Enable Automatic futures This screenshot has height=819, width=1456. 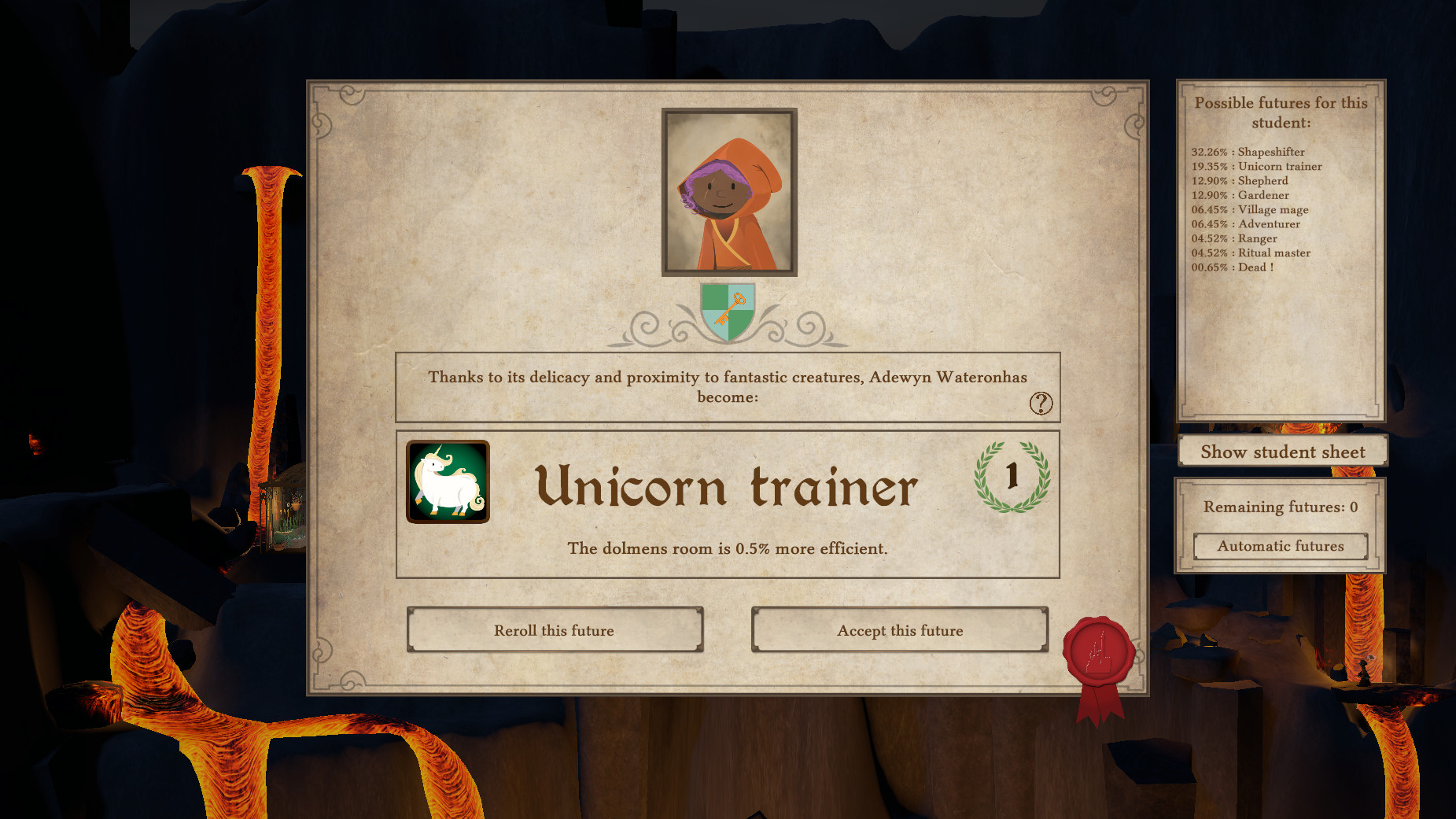1280,545
